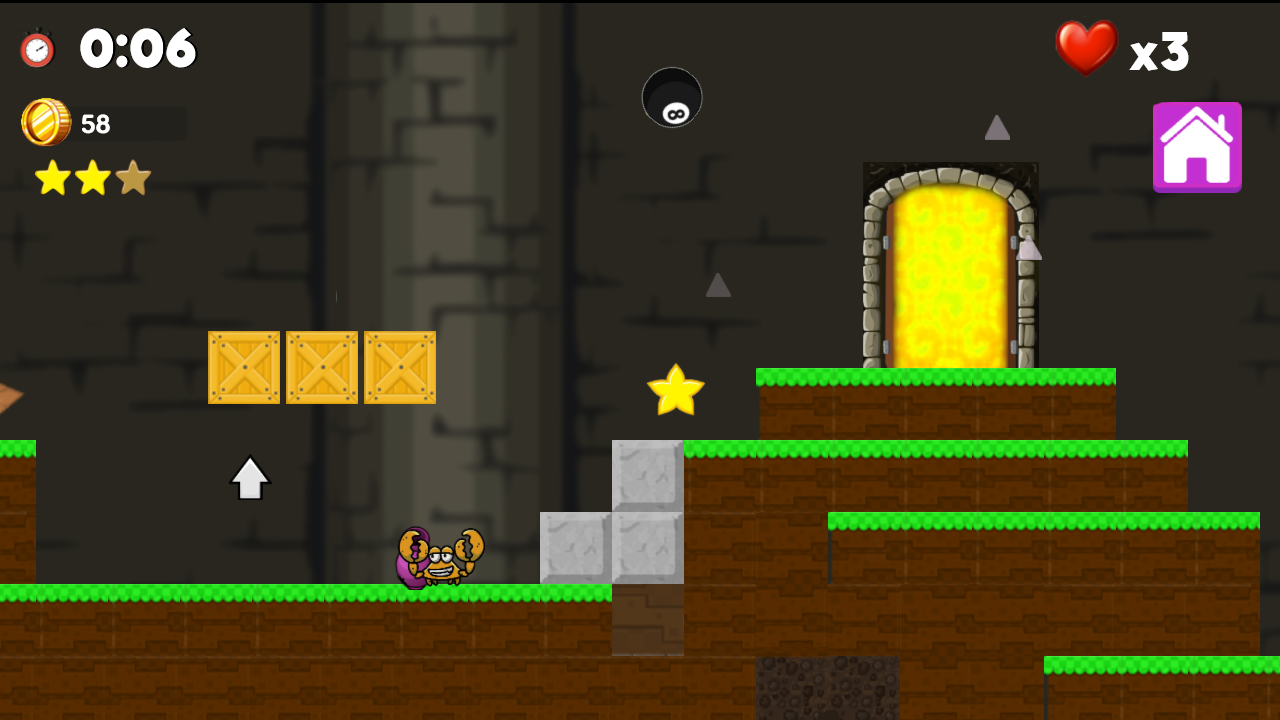Click the top stone block of the staircase
The image size is (1280, 720).
[648, 477]
